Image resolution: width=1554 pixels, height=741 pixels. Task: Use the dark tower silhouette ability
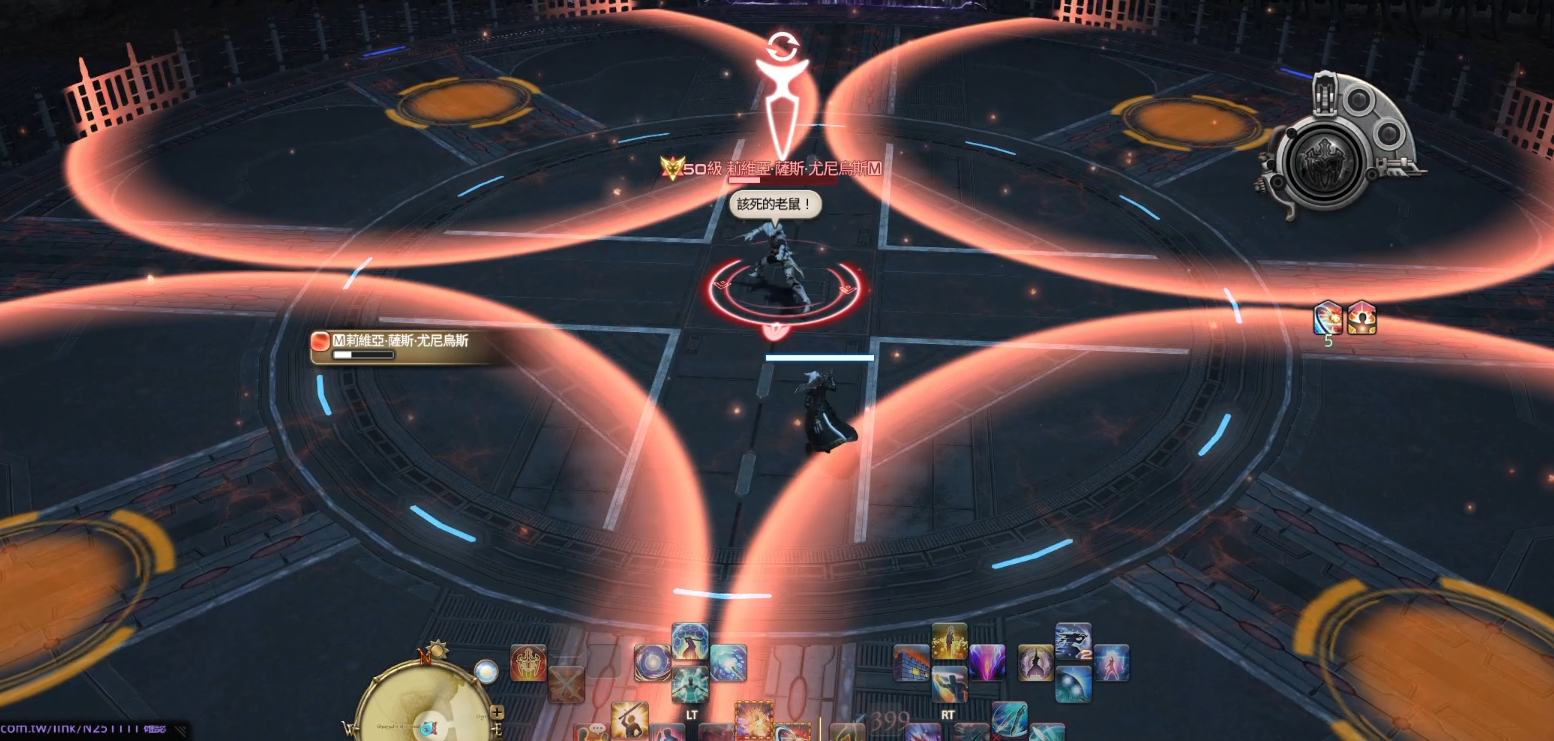(1036, 662)
